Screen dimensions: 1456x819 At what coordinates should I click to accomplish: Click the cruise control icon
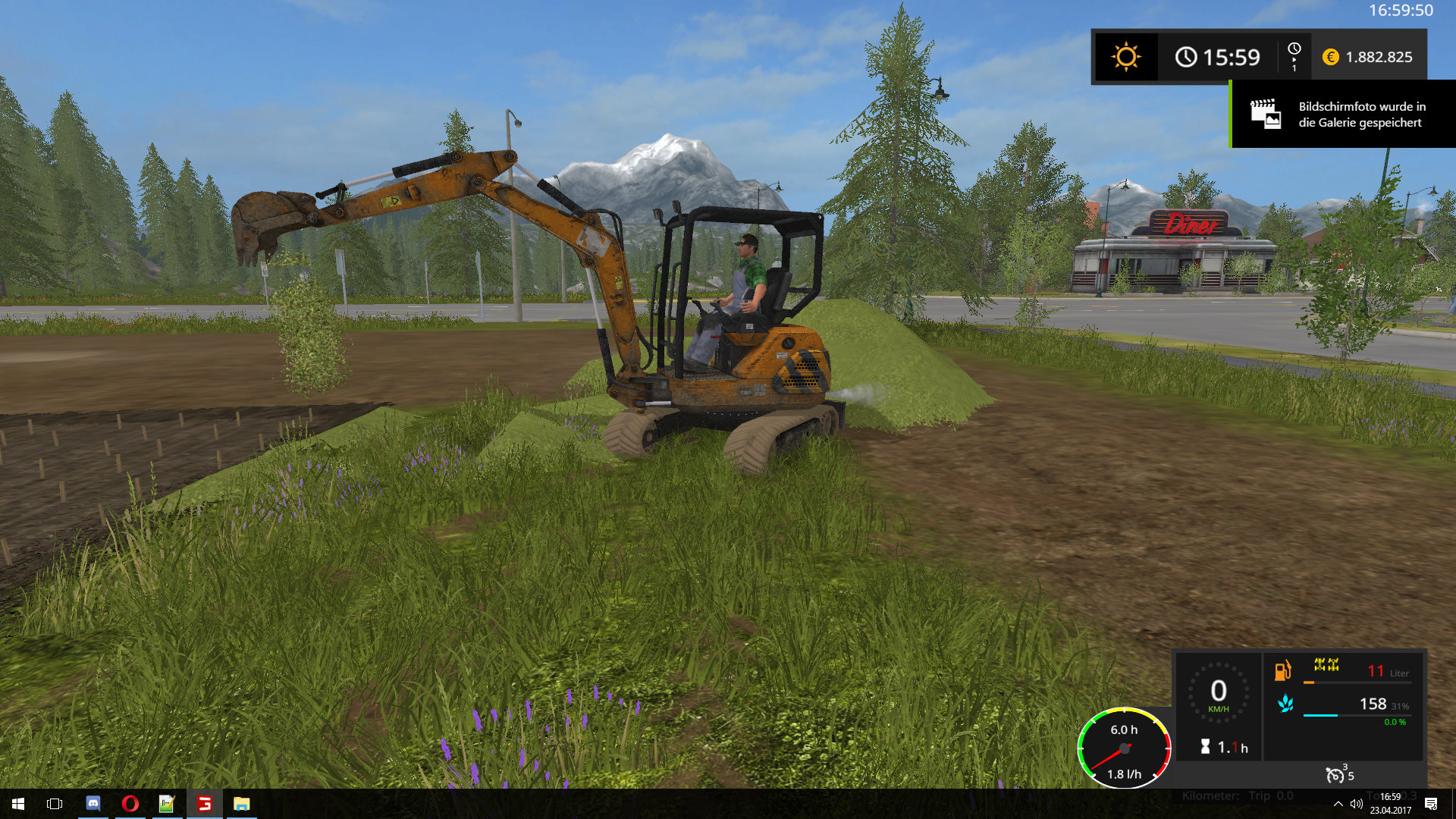(1335, 775)
